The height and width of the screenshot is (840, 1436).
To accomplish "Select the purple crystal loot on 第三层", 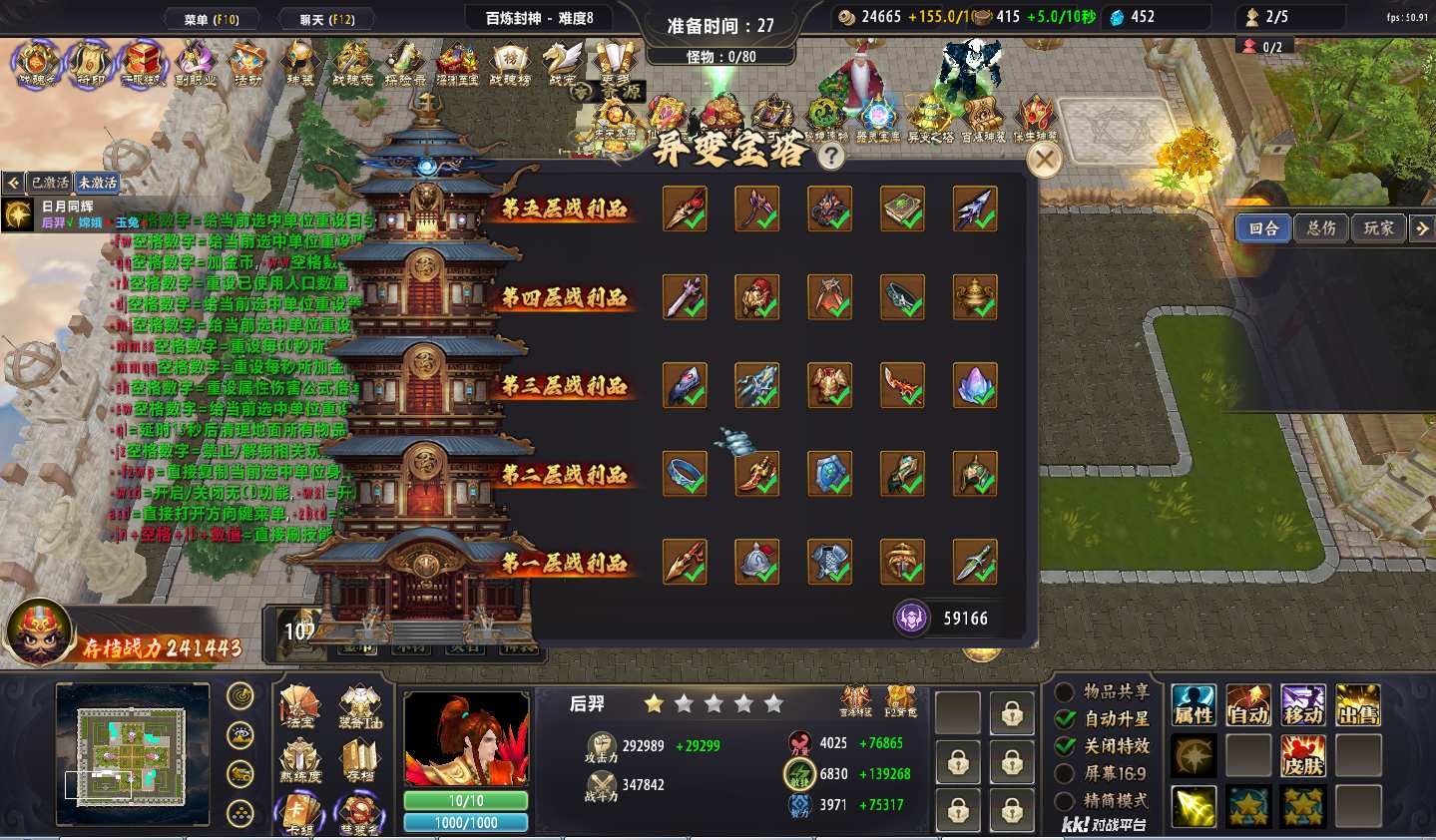I will click(975, 385).
